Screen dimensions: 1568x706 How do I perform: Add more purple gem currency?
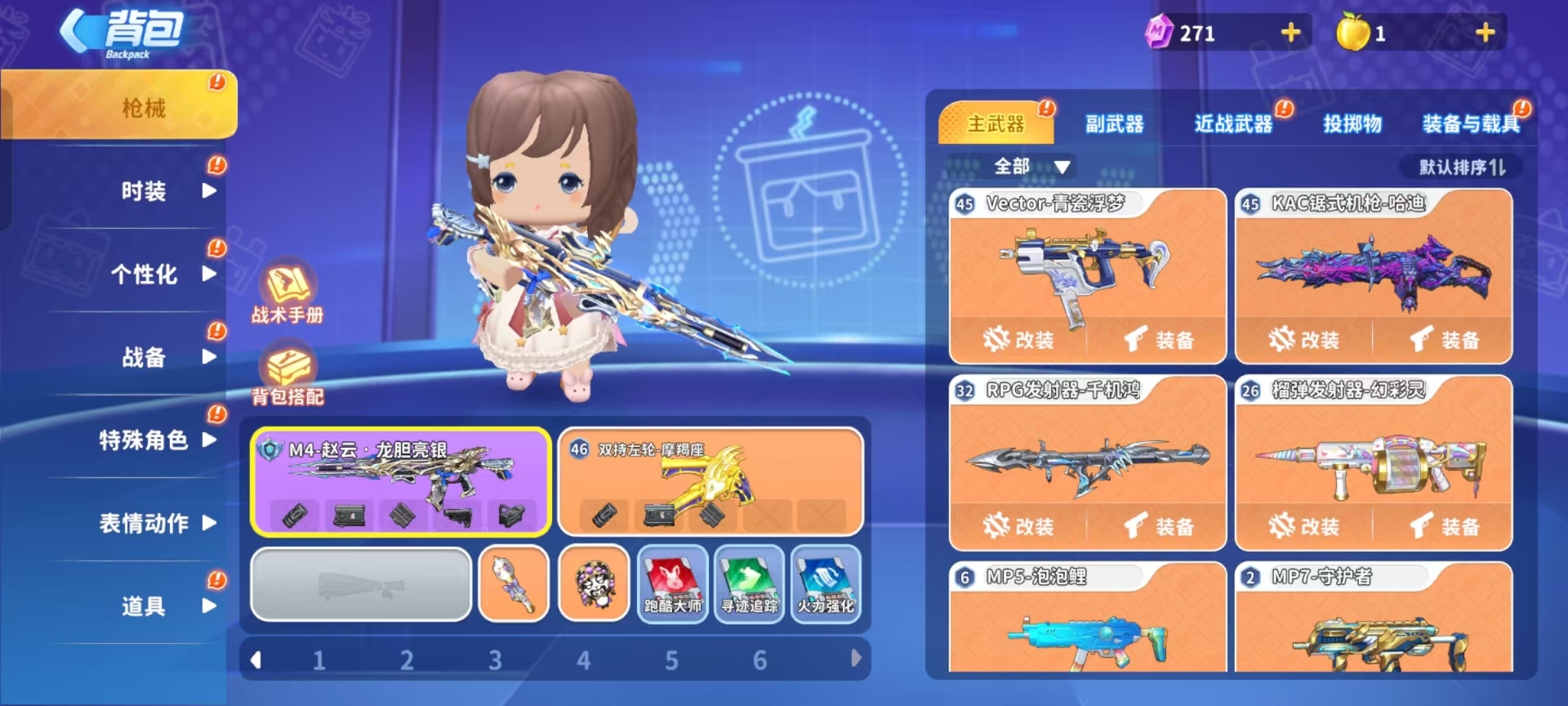pos(1290,33)
